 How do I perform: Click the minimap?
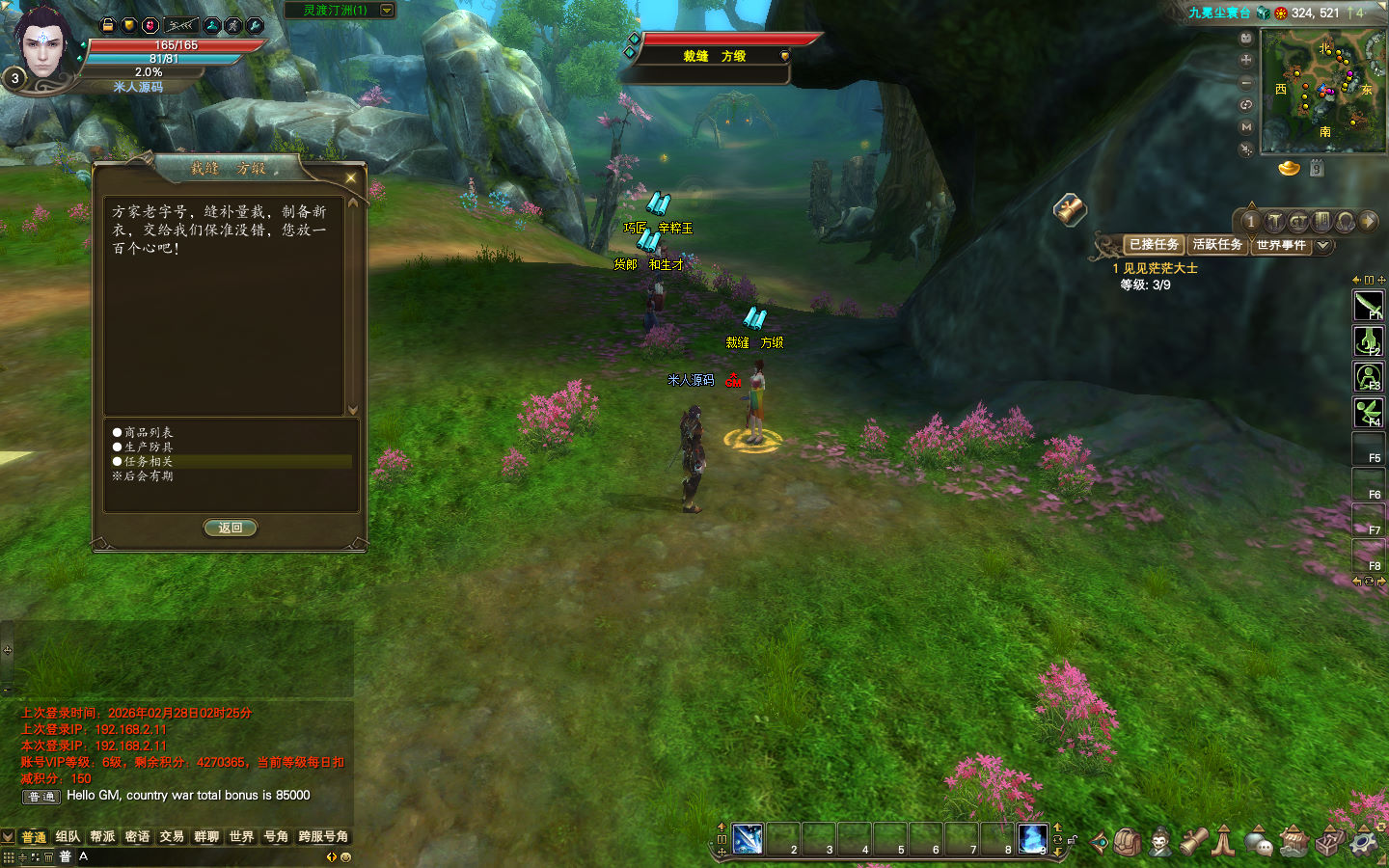1322,90
